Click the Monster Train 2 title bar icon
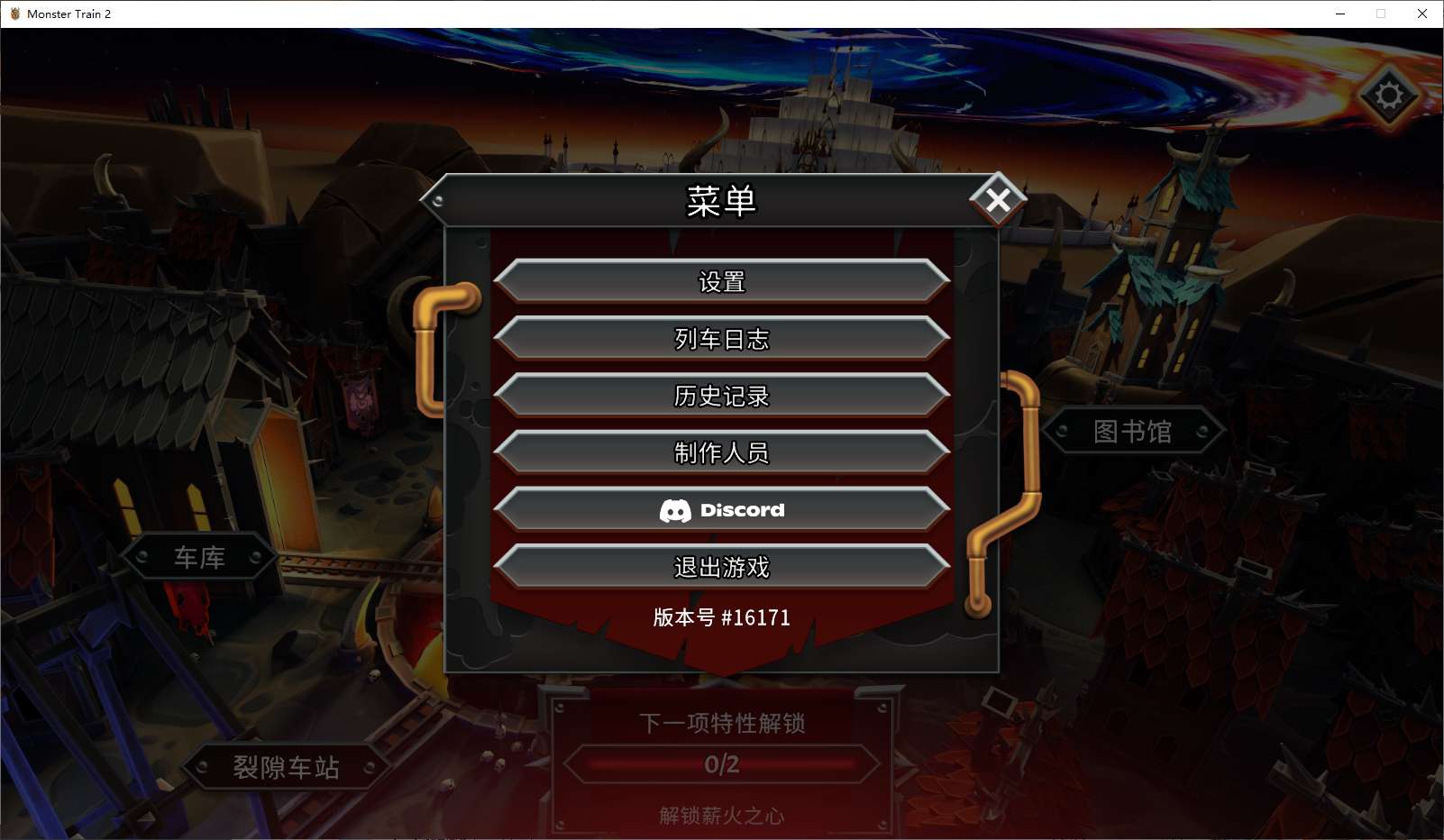The image size is (1444, 840). pos(14,14)
